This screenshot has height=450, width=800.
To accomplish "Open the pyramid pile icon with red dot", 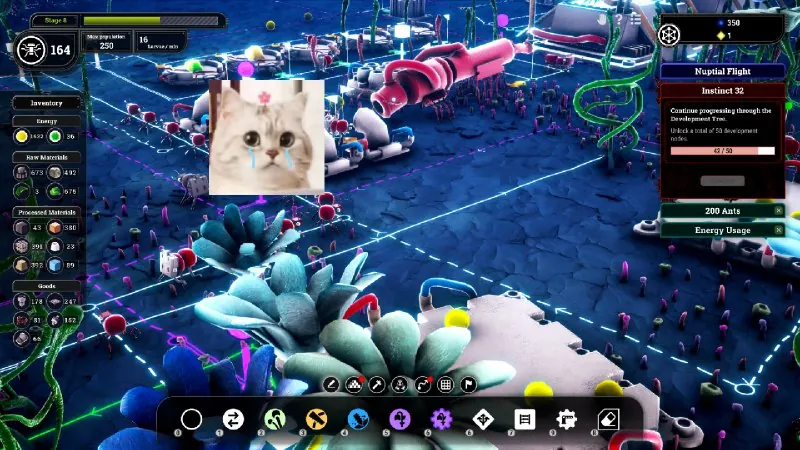I will click(354, 384).
